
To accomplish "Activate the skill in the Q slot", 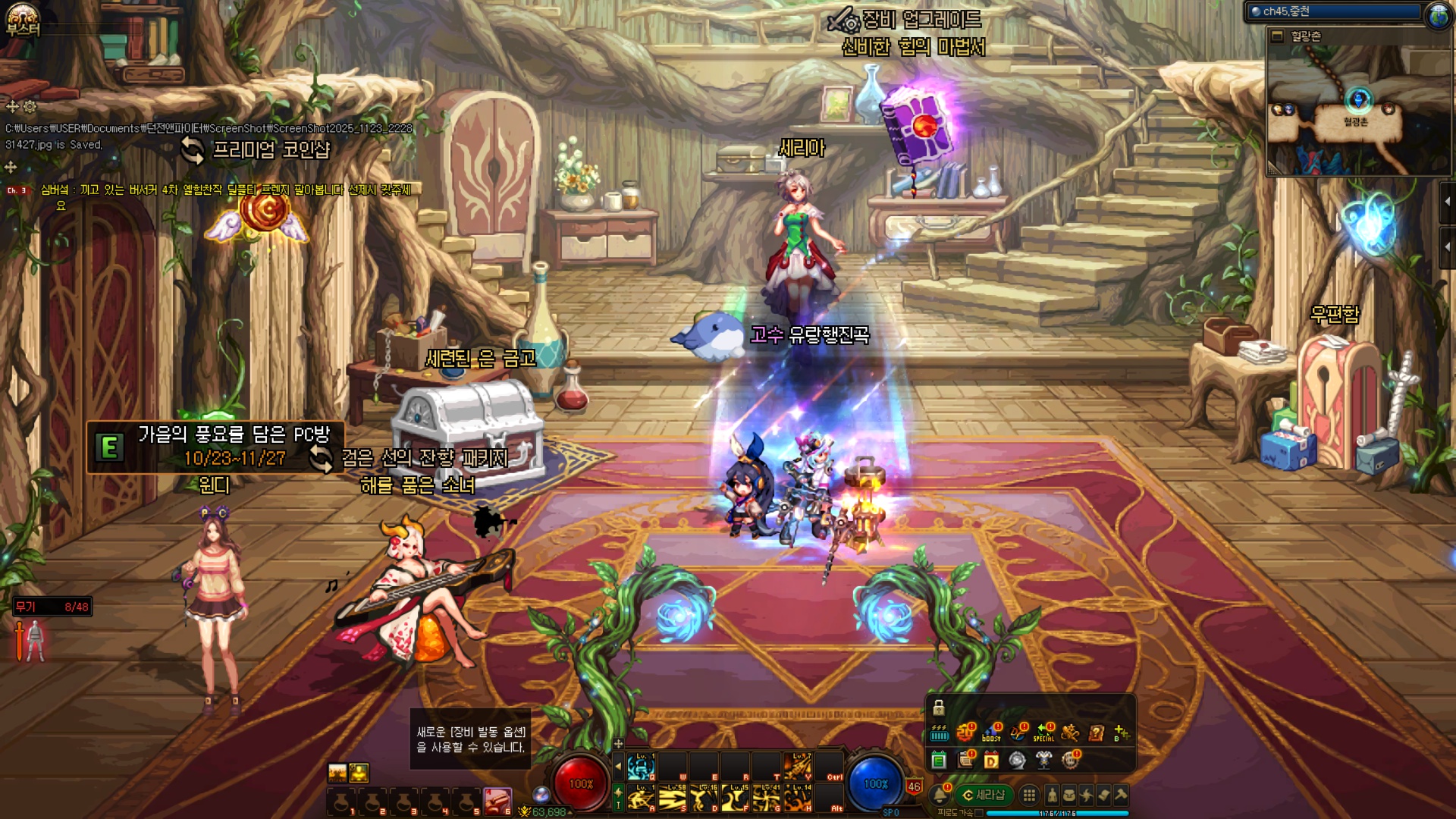I will pos(641,767).
